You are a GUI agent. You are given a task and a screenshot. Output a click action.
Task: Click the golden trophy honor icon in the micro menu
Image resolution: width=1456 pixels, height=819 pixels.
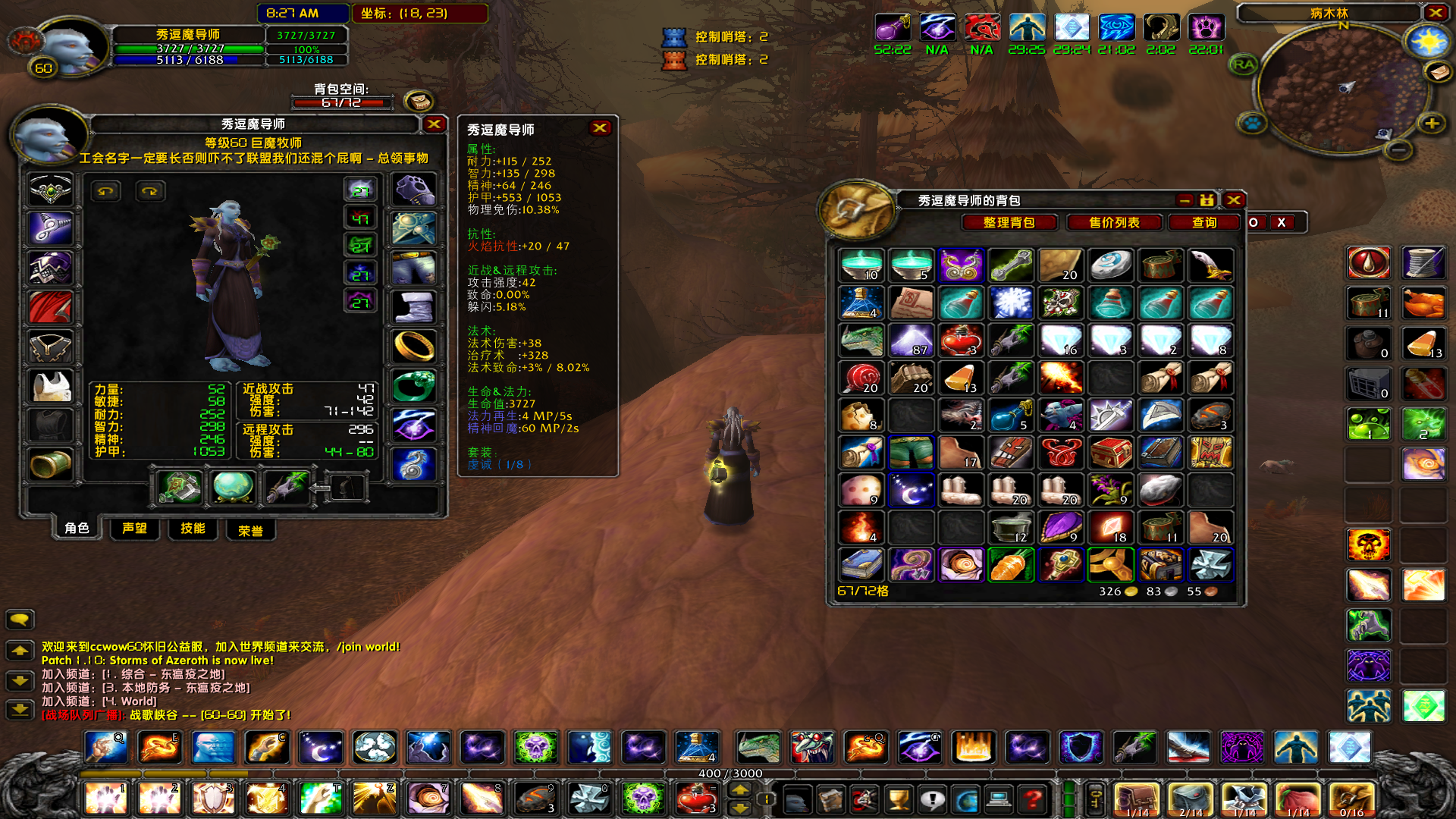[899, 799]
